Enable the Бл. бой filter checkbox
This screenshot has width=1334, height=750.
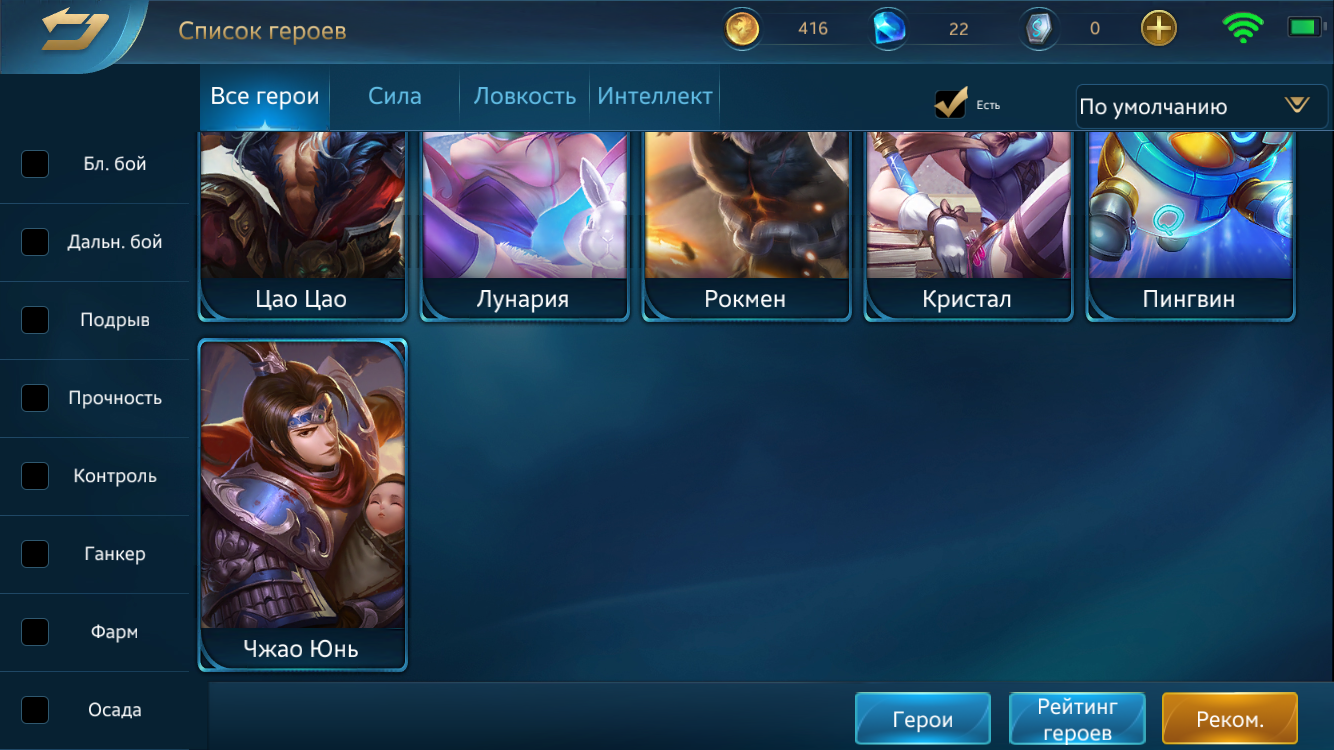point(35,164)
